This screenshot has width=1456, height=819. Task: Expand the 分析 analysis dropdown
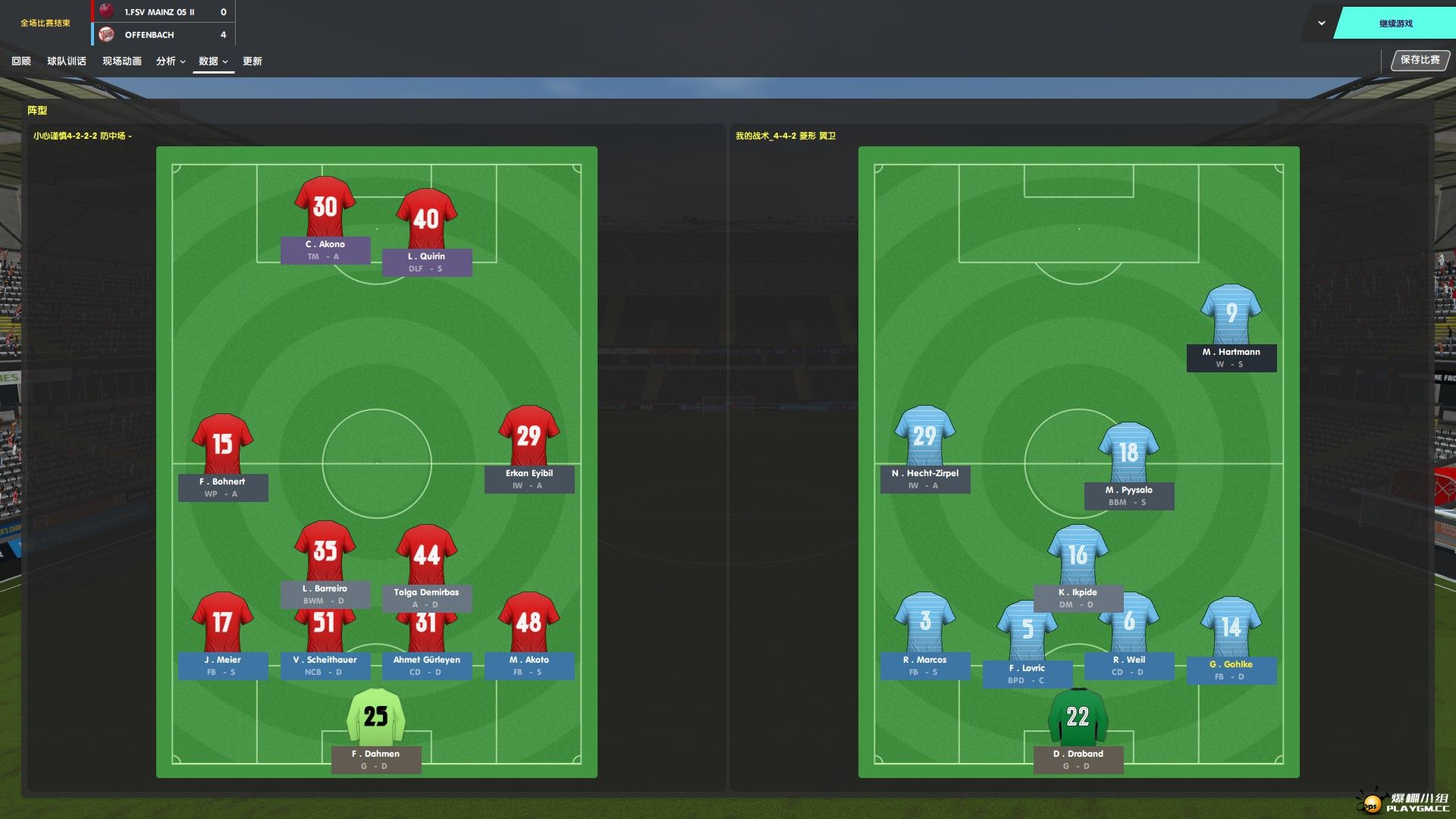point(171,61)
